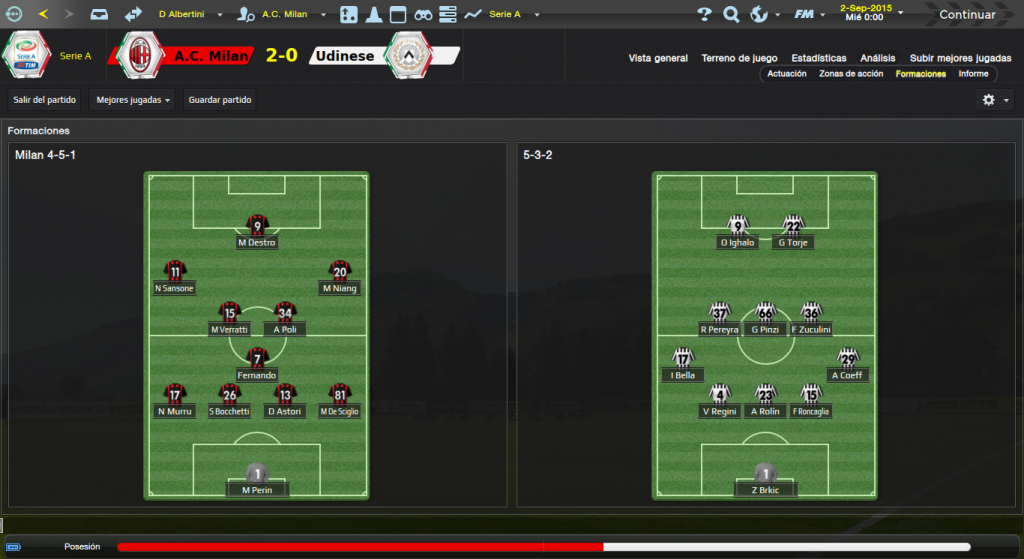
Task: Choose Subir mejores jugadas
Action: tap(960, 58)
